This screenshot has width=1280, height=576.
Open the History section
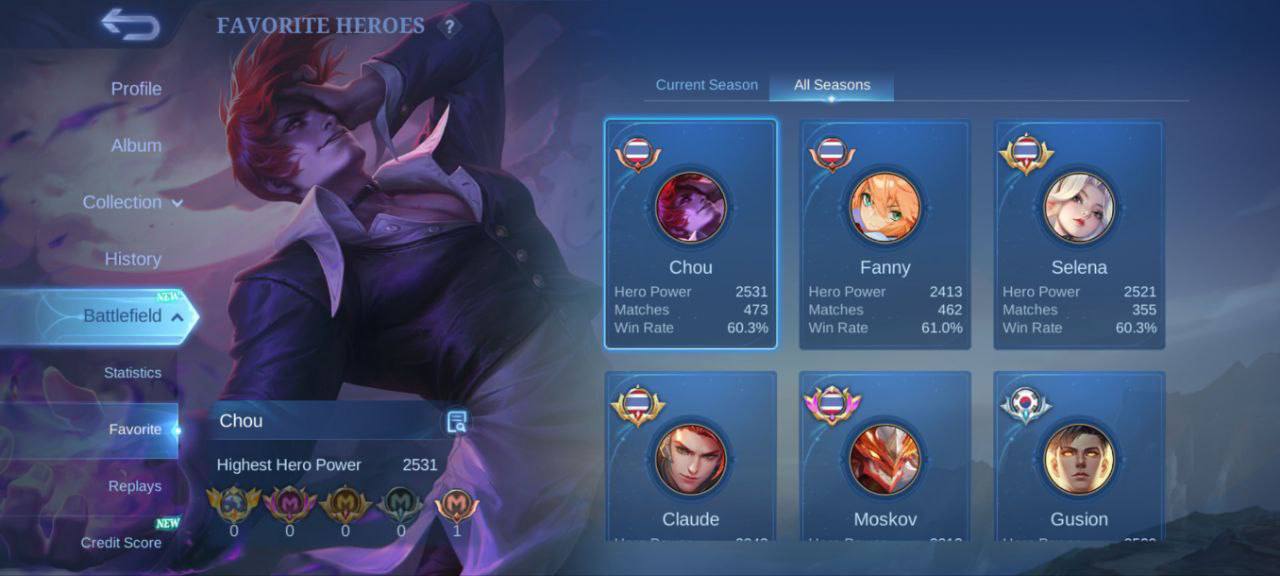tap(133, 259)
